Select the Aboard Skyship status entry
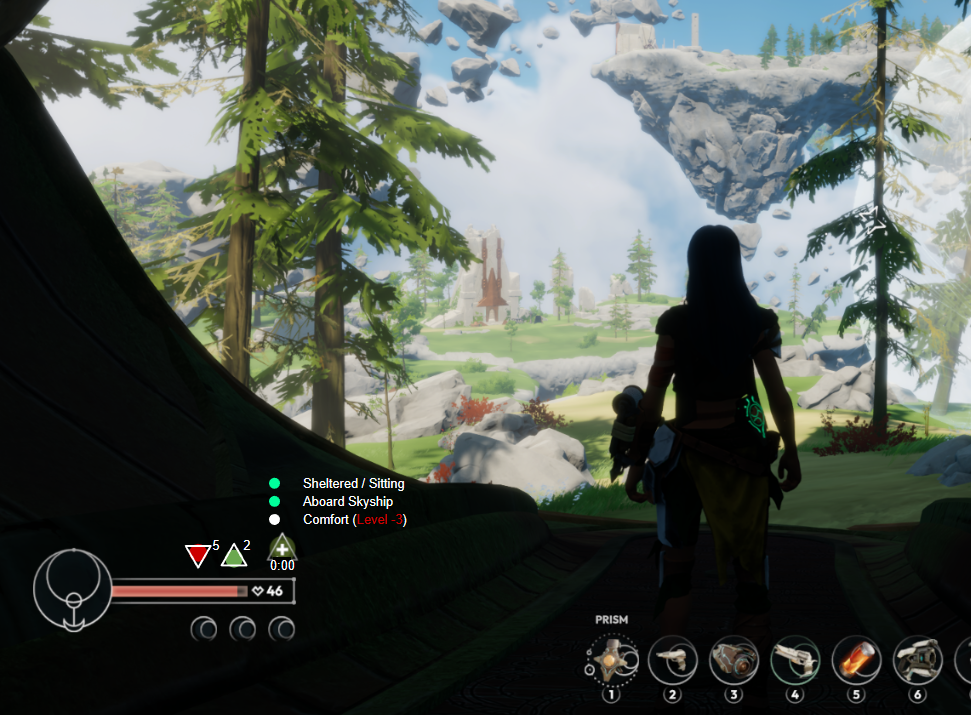Viewport: 971px width, 715px height. pos(347,502)
